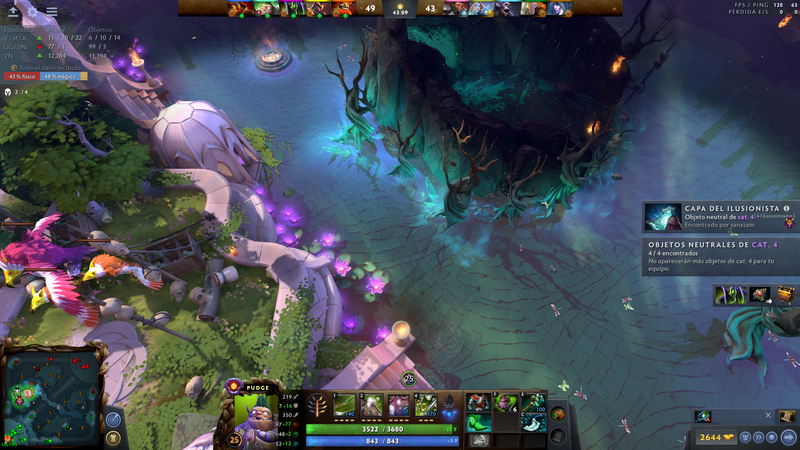Open the settings gear in top-left
This screenshot has width=800, height=450.
pos(32,11)
